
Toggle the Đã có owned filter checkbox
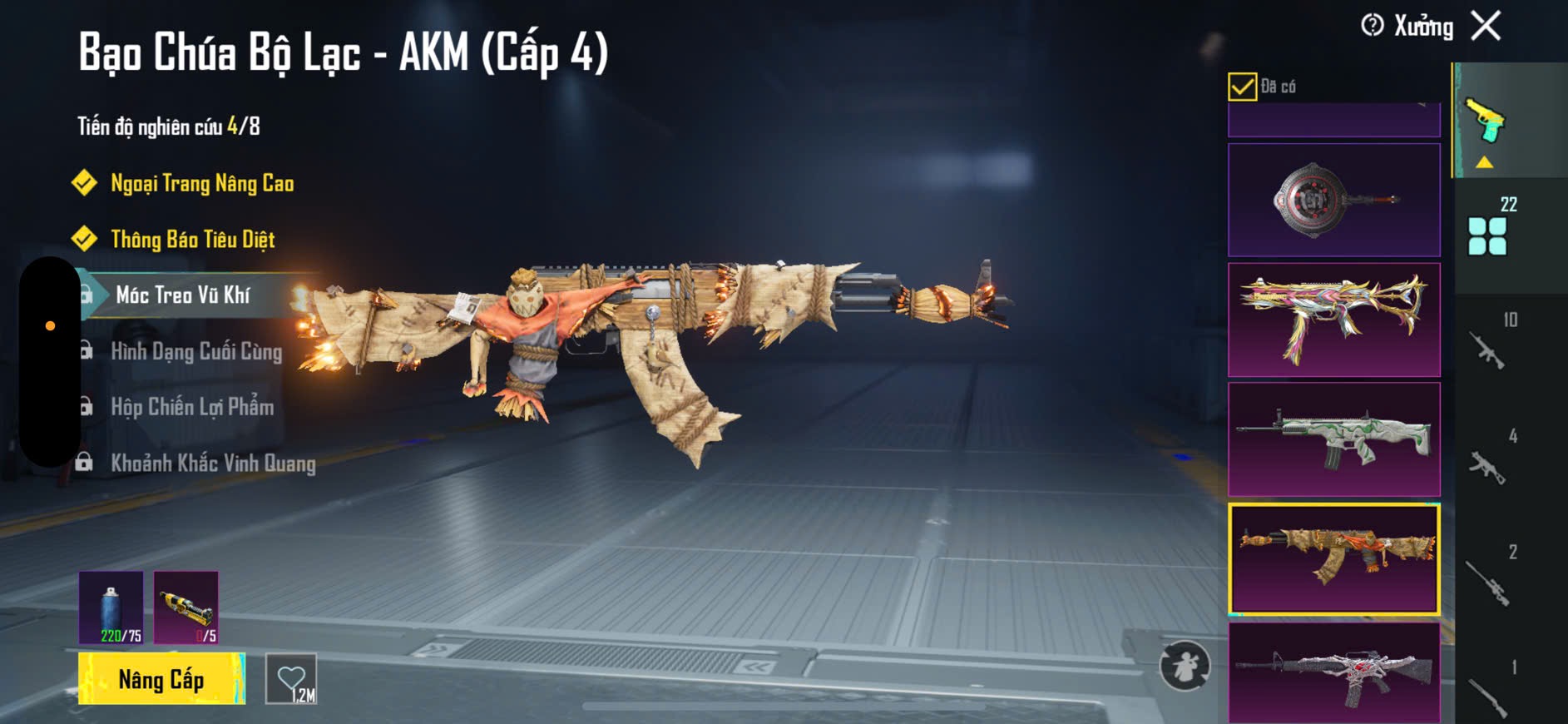click(1242, 87)
